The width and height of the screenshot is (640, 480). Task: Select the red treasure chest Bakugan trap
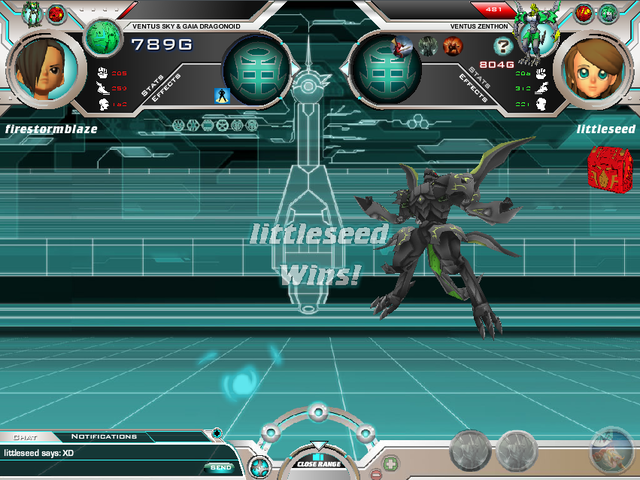click(x=603, y=166)
